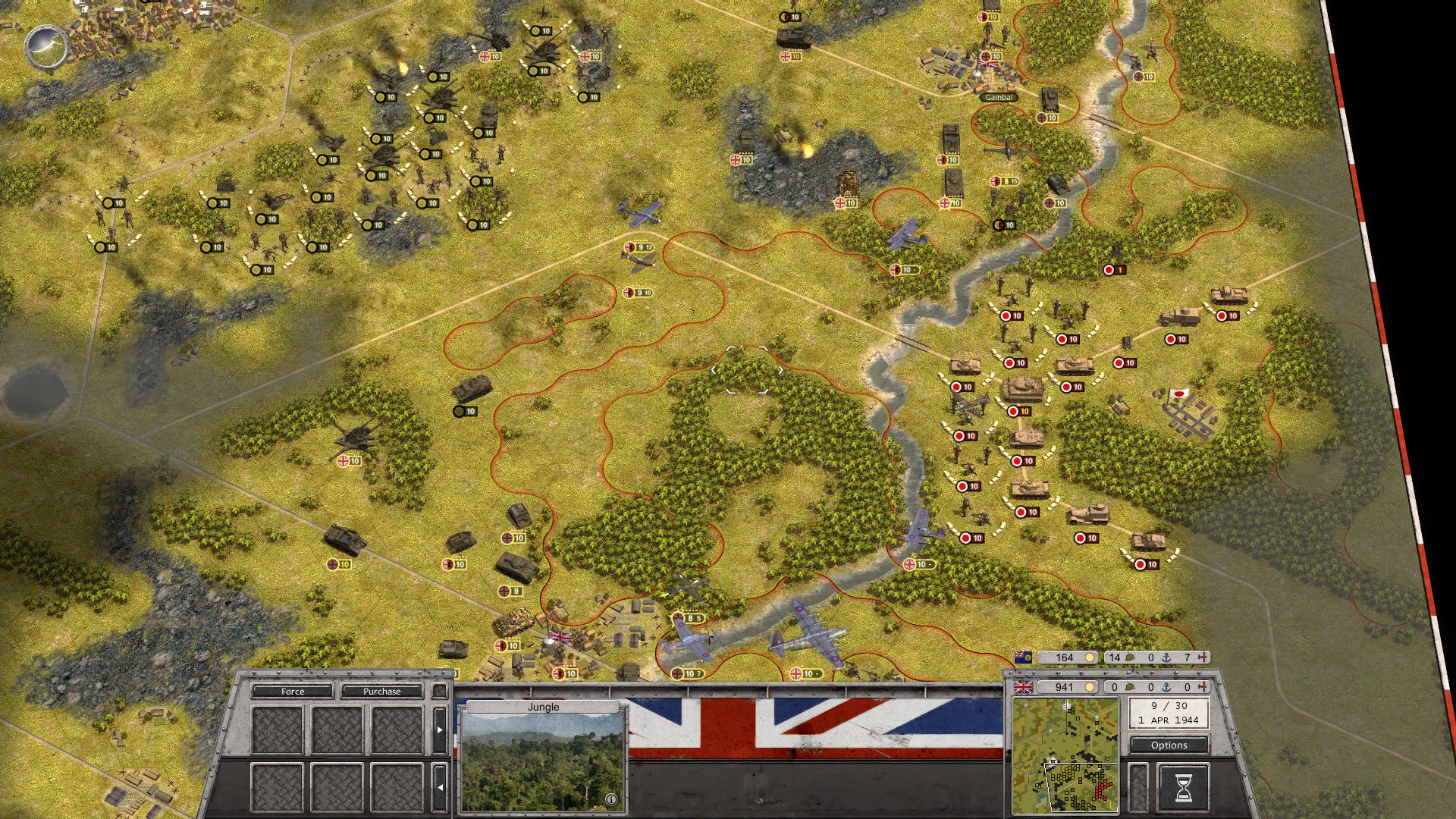Open the Force tab
The image size is (1456, 819).
click(x=292, y=691)
